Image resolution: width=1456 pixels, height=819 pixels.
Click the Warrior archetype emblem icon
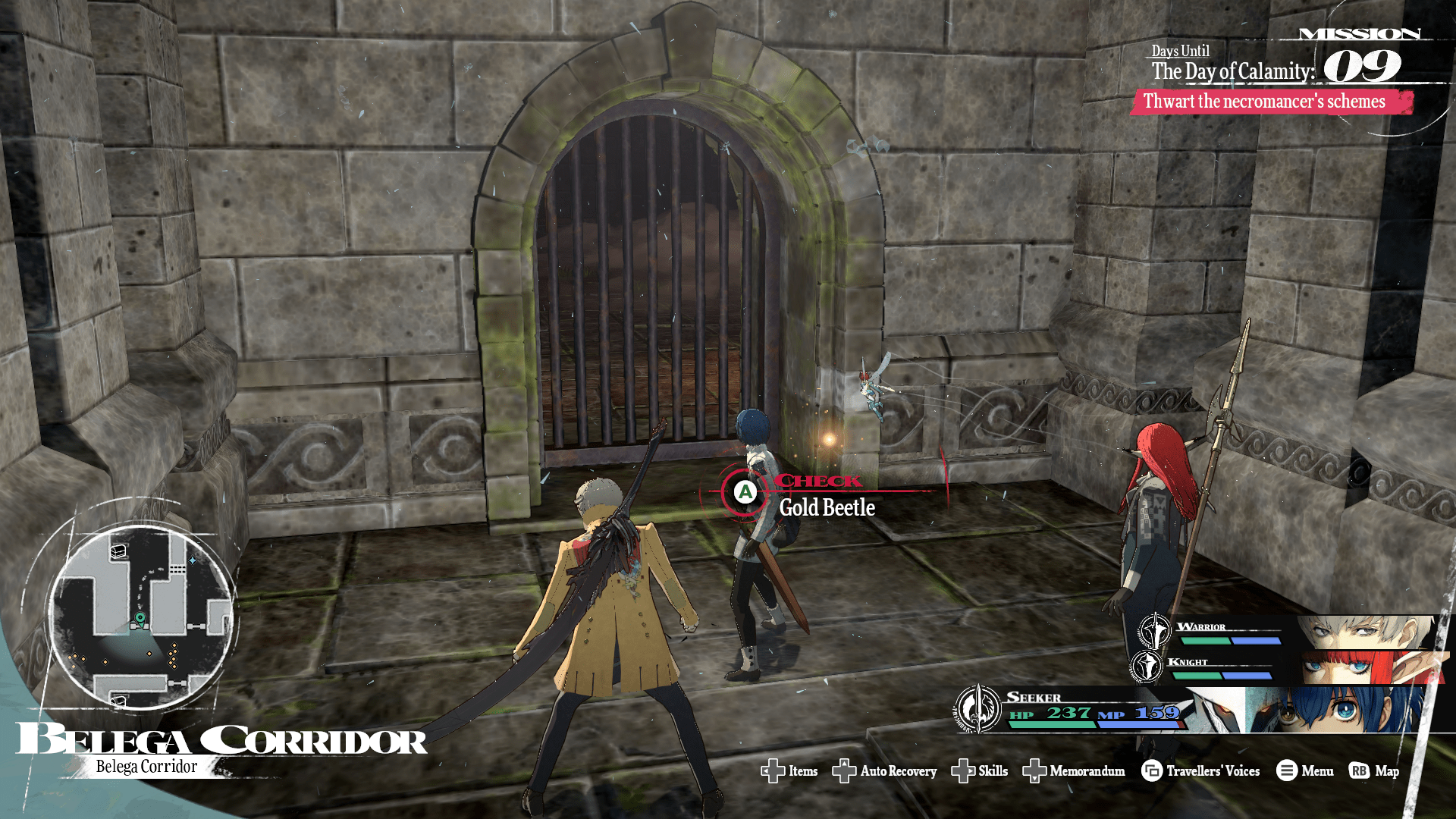(x=1154, y=631)
